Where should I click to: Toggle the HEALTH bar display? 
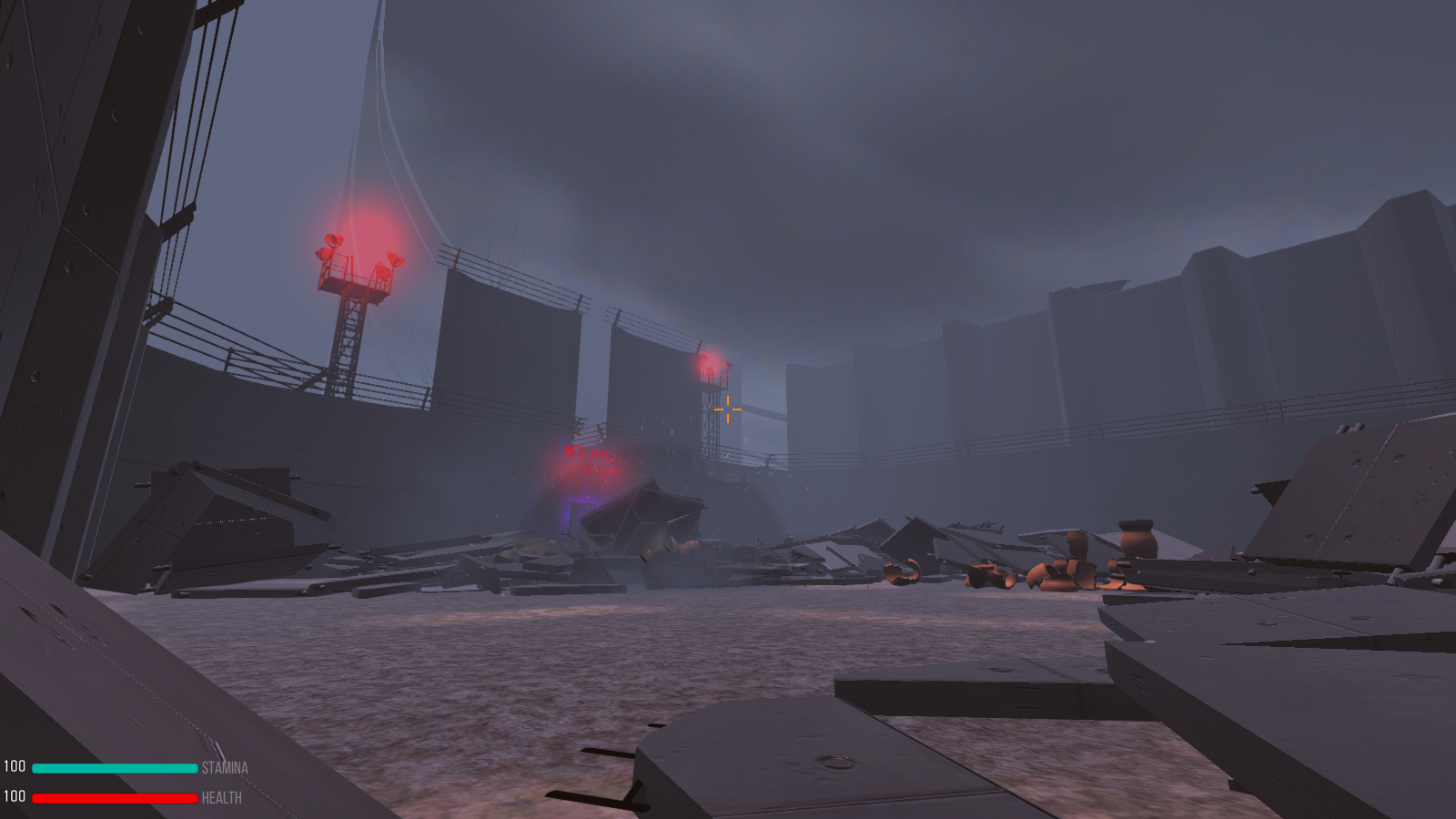click(x=114, y=798)
